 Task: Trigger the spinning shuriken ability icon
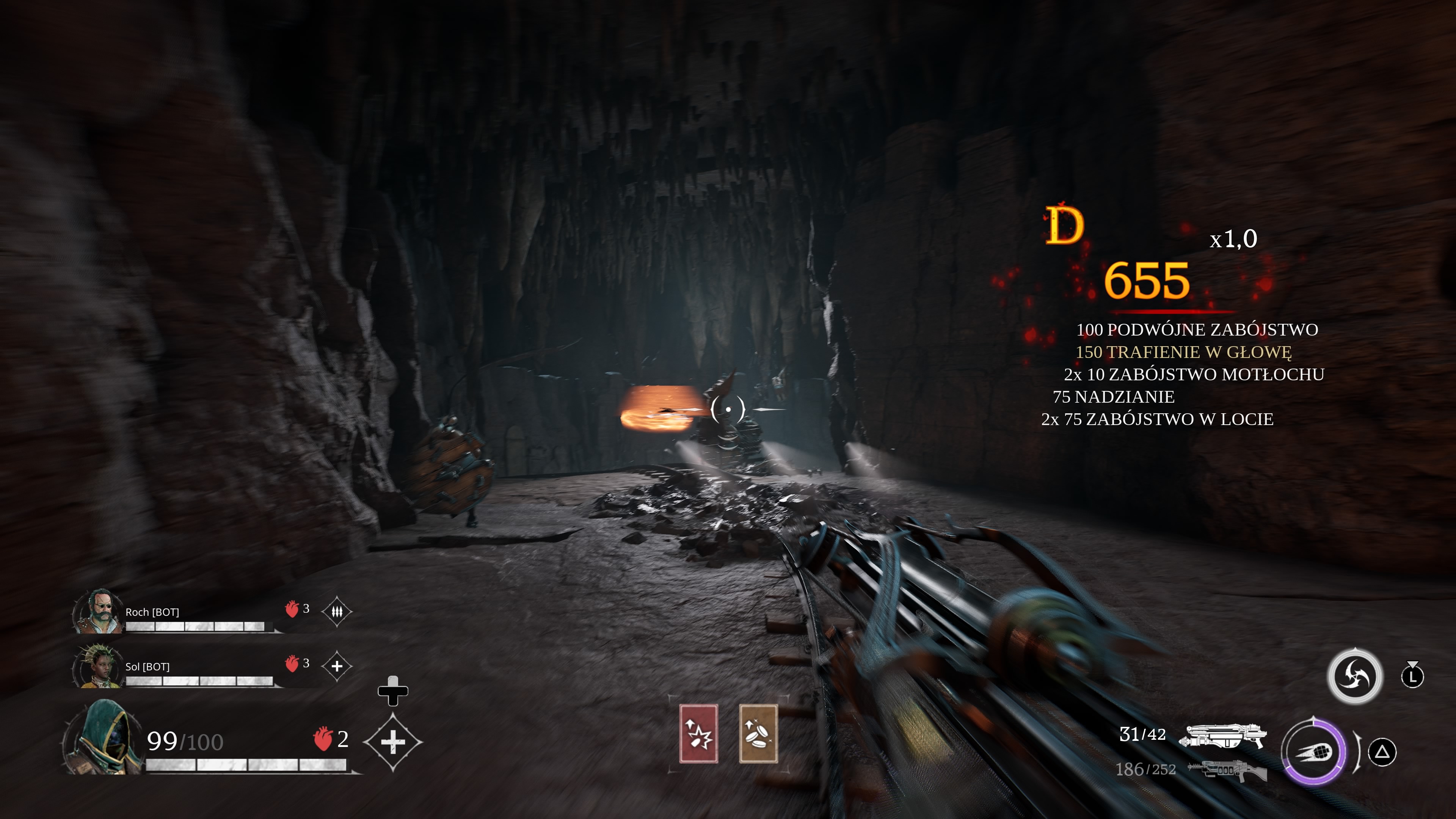click(x=1354, y=676)
